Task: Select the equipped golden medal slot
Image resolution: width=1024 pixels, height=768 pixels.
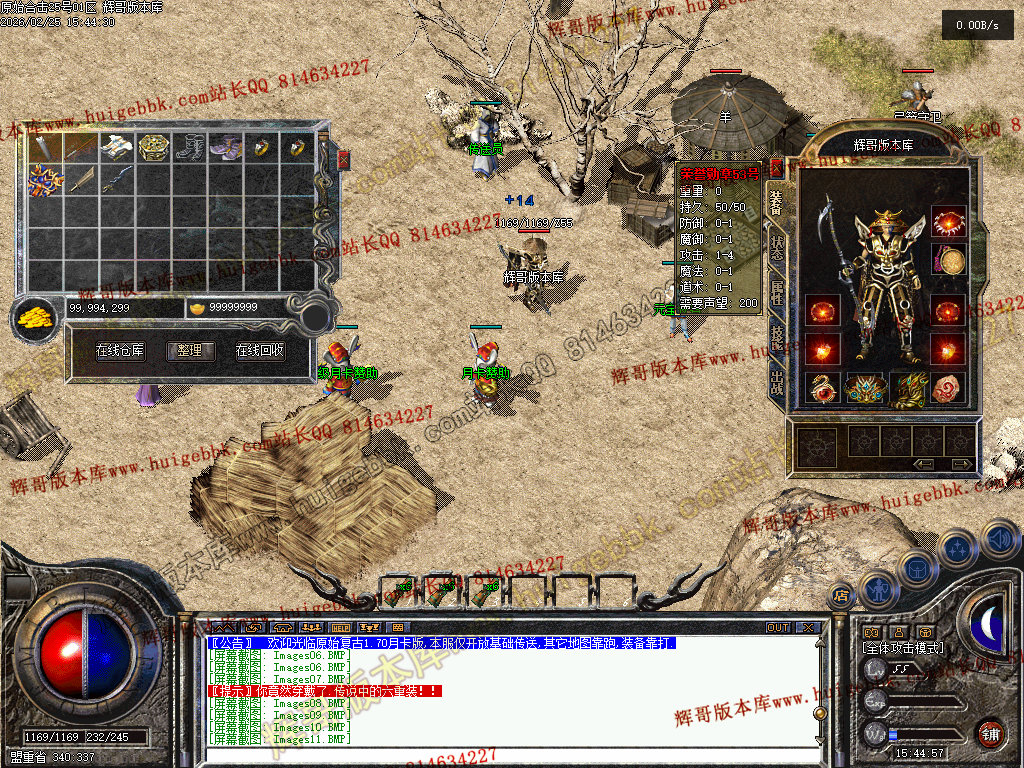Action: tap(948, 261)
